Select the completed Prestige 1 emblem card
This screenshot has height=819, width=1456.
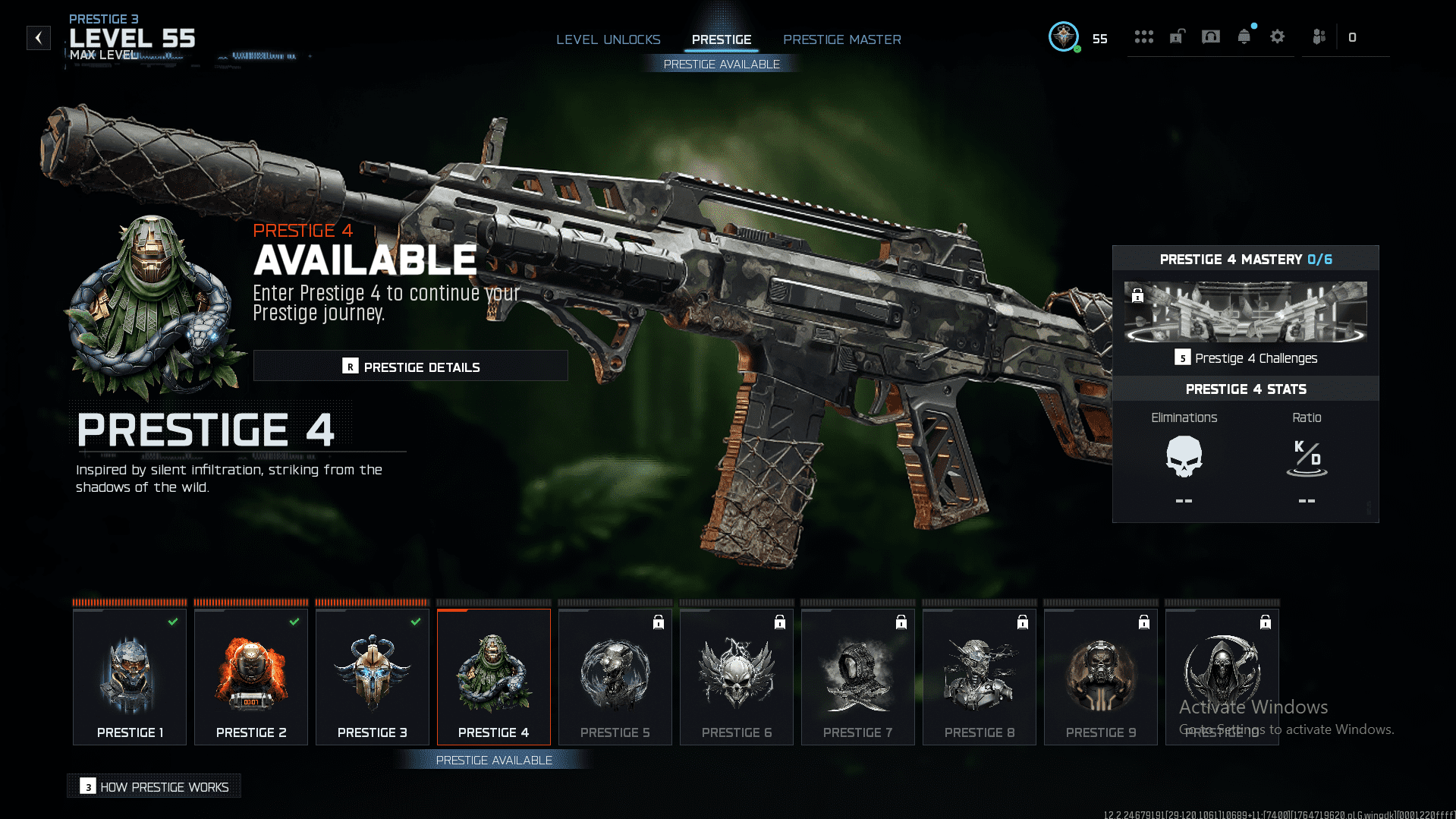click(x=129, y=676)
